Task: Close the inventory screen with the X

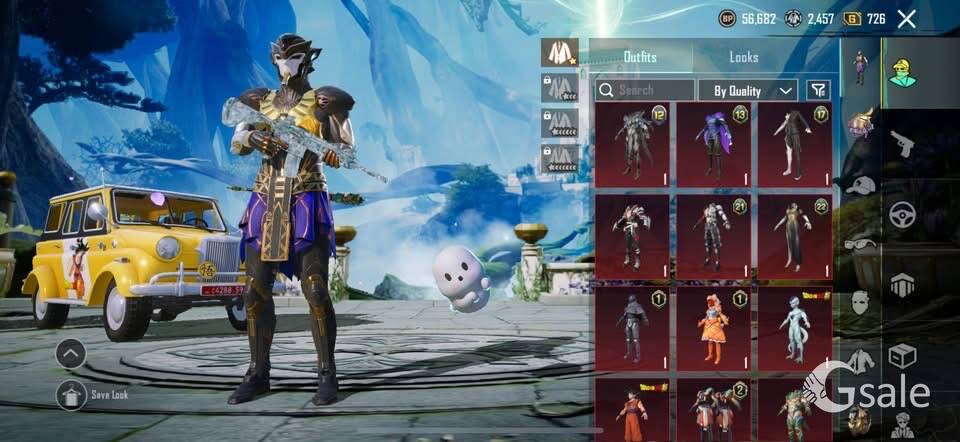Action: pos(906,18)
